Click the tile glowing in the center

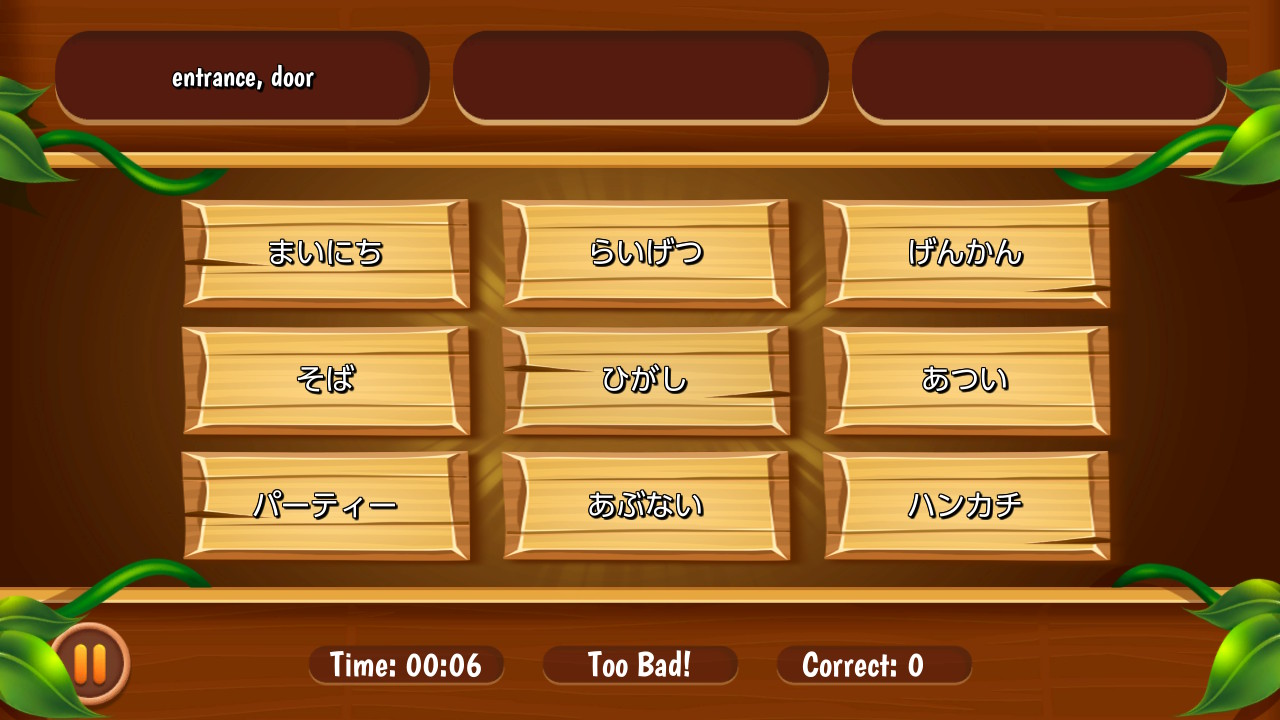click(645, 379)
